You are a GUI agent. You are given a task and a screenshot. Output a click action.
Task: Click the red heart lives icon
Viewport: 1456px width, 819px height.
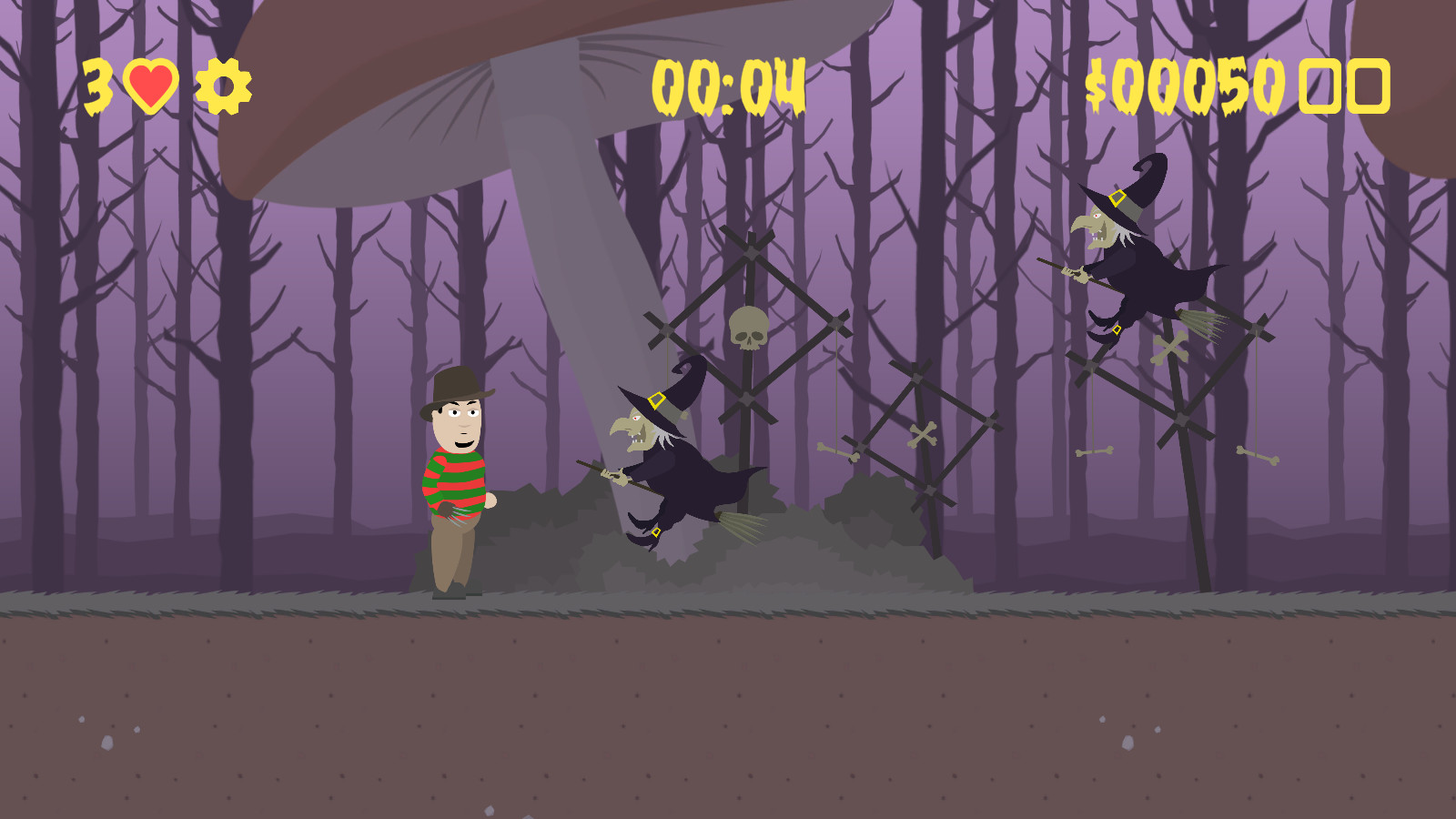pos(151,84)
